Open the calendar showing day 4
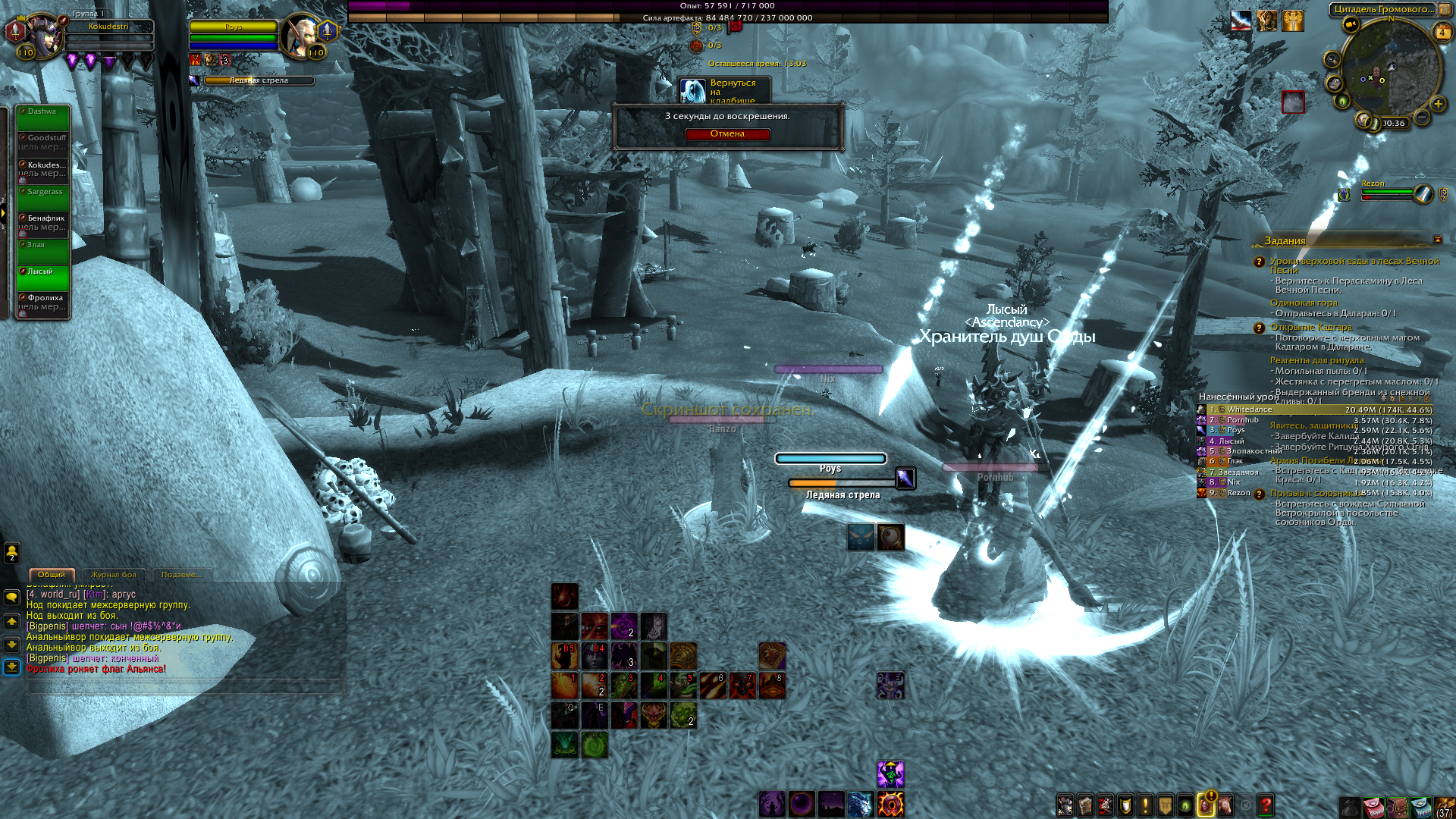The image size is (1456, 819). (x=1442, y=32)
